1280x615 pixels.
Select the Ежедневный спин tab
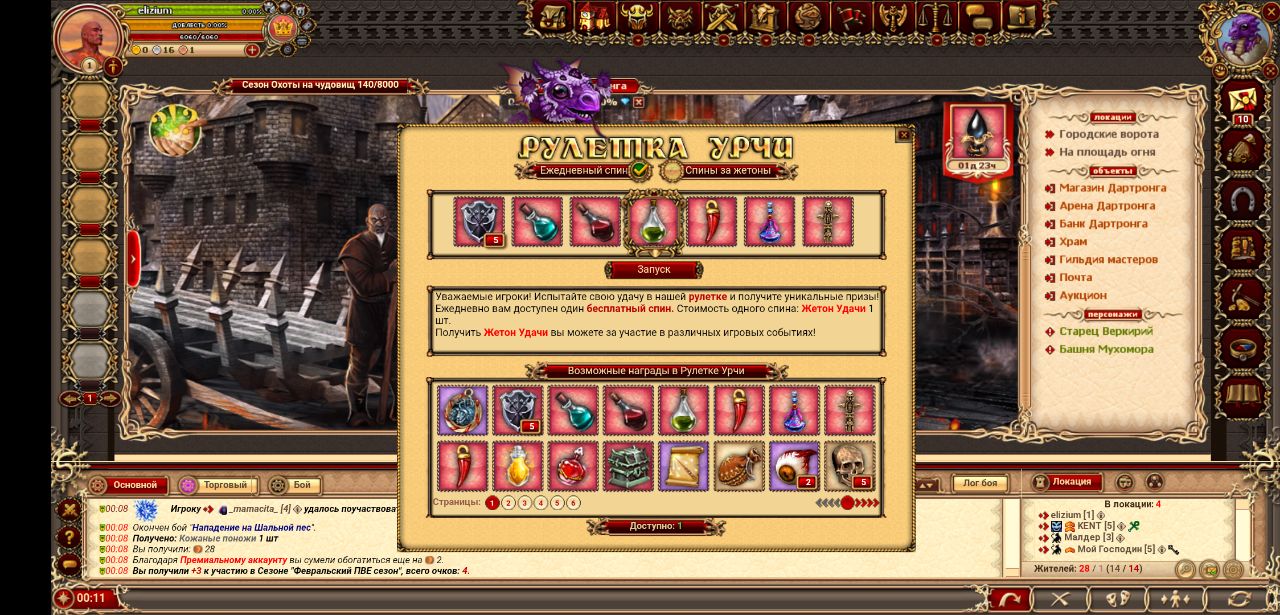point(584,171)
